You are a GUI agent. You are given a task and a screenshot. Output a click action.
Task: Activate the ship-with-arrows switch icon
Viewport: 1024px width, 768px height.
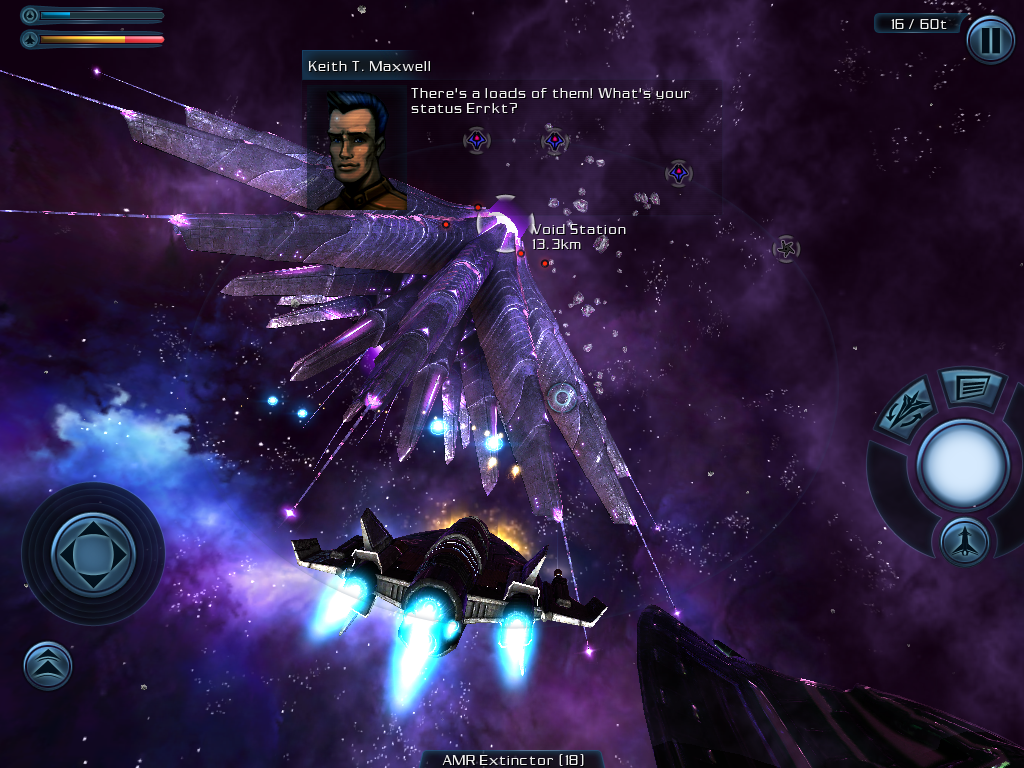pyautogui.click(x=907, y=409)
